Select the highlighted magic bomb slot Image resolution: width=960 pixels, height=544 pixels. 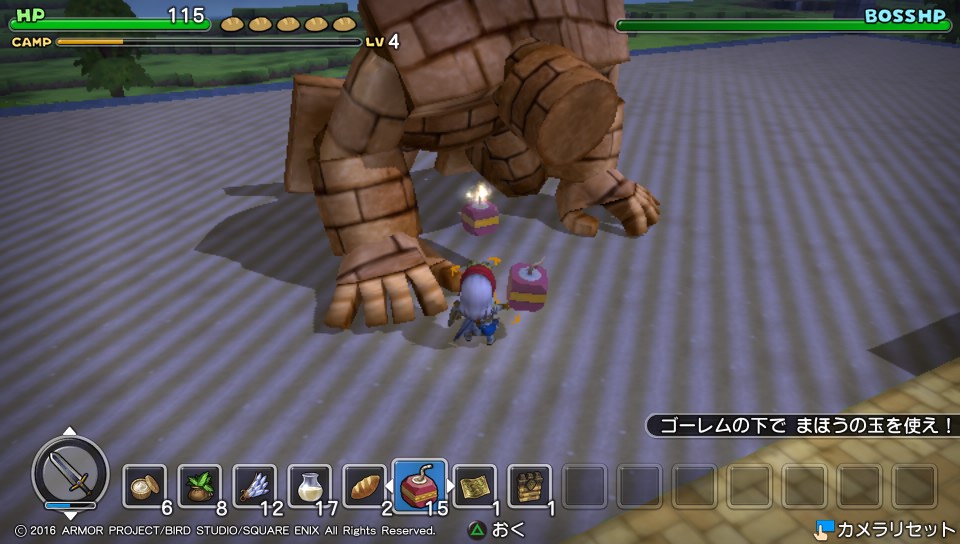click(419, 485)
